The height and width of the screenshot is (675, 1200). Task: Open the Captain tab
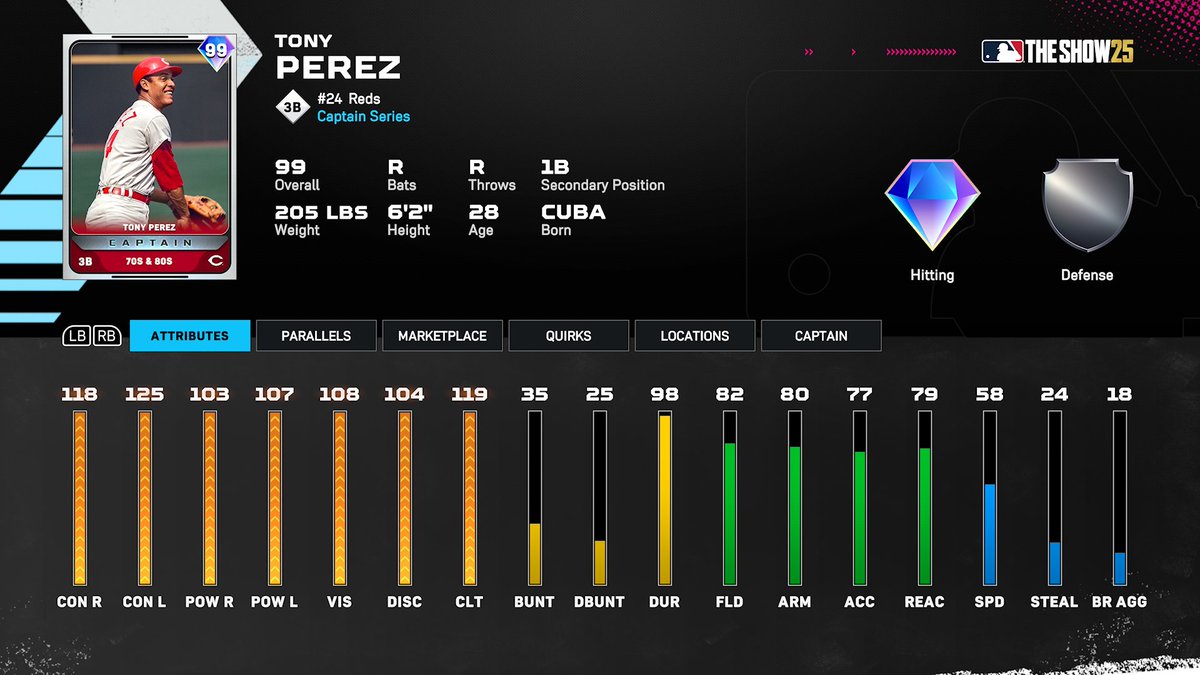click(821, 336)
